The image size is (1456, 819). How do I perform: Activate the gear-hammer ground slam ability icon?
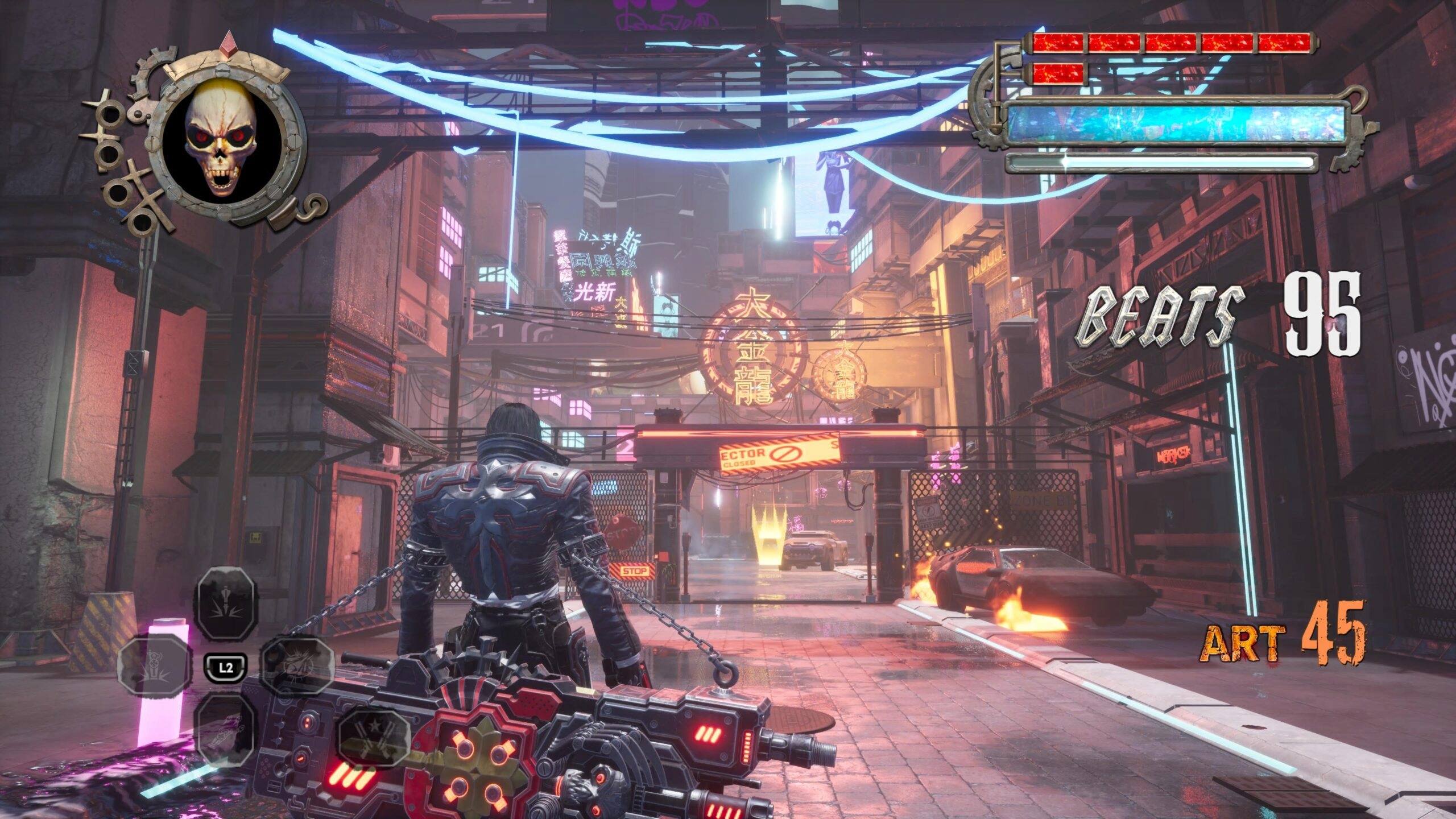[x=152, y=666]
